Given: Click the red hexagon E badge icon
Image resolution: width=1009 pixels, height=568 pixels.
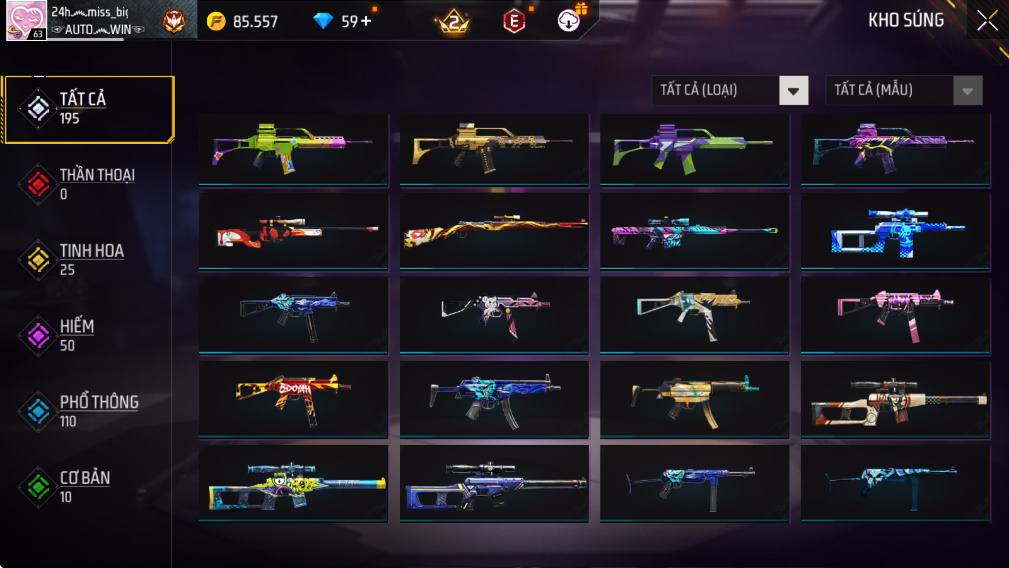Looking at the screenshot, I should coord(514,21).
